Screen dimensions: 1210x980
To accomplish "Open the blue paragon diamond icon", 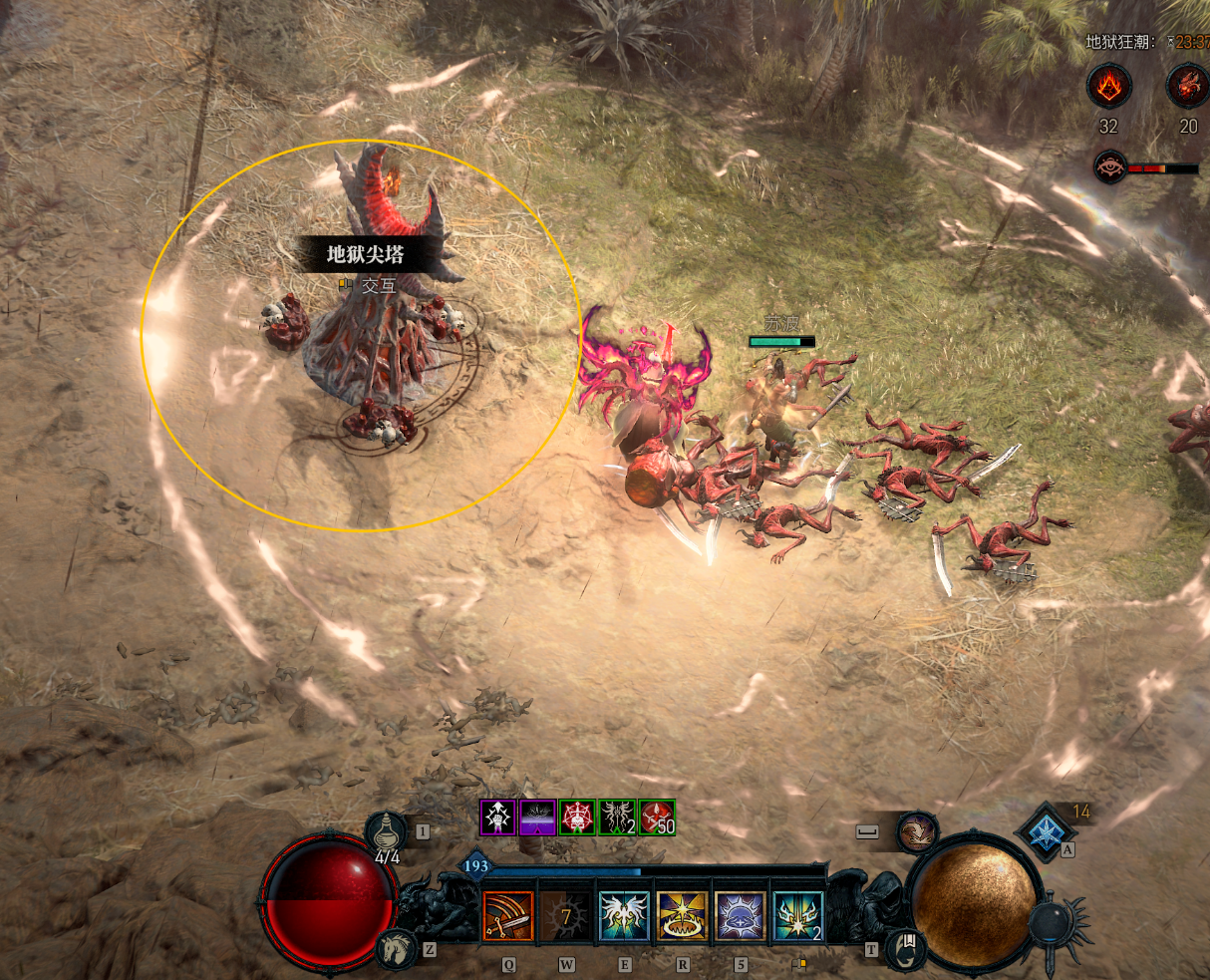I will [x=1046, y=833].
